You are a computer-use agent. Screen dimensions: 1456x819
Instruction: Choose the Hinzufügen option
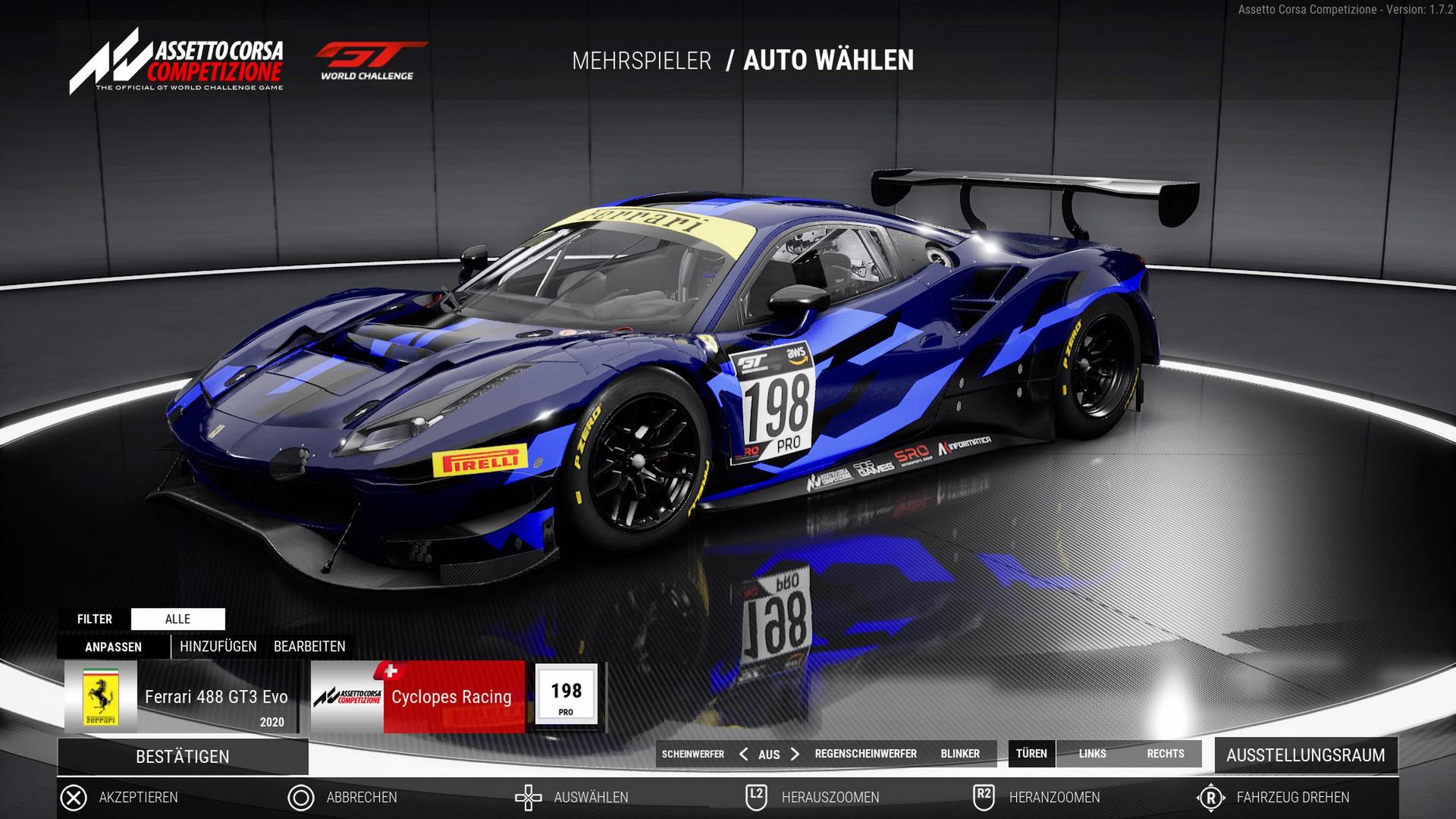tap(218, 647)
